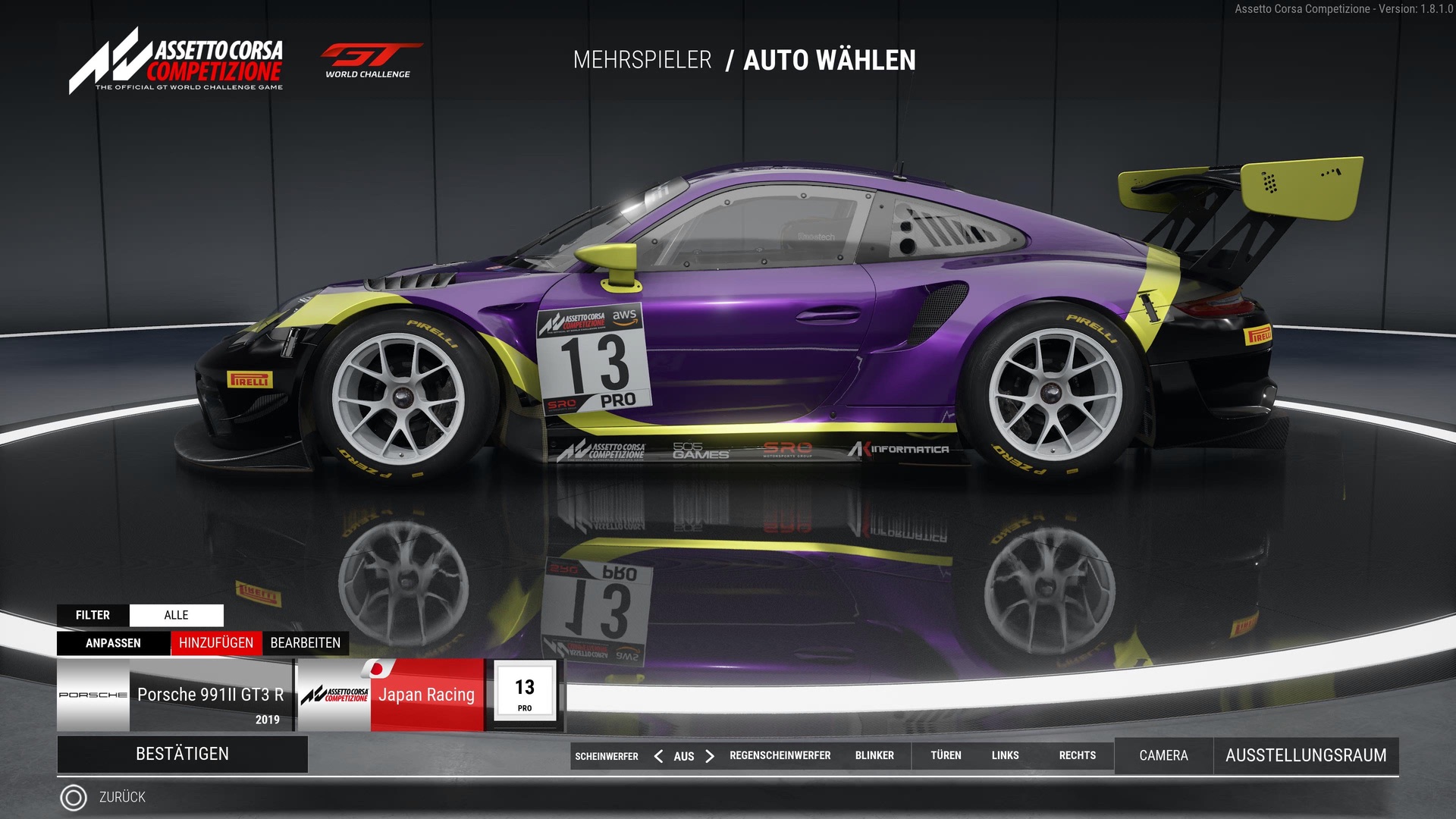This screenshot has width=1456, height=819.
Task: Open the Ausstellungsraum showroom
Action: (1306, 755)
